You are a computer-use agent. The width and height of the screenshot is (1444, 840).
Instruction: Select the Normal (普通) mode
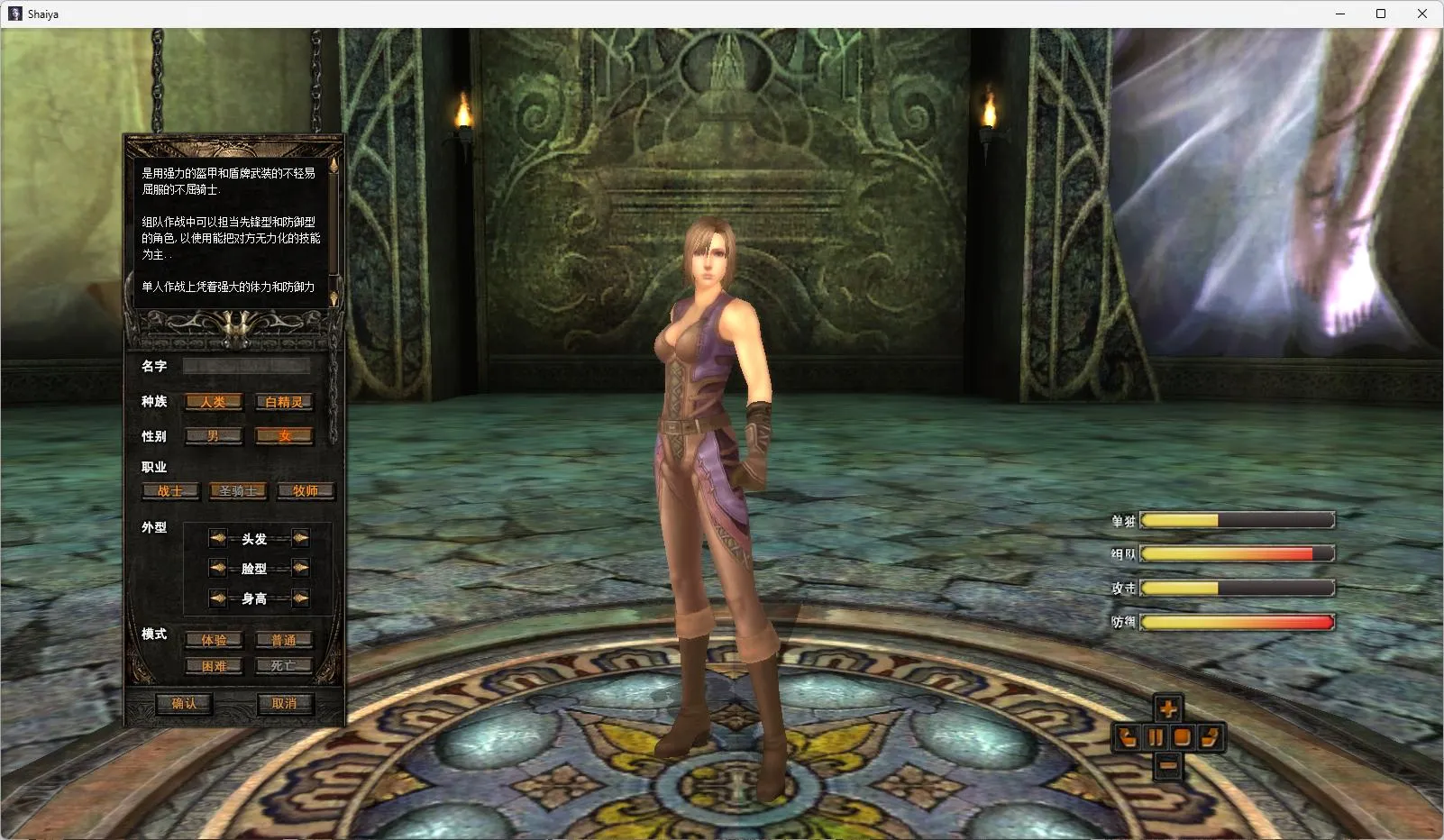pos(284,640)
